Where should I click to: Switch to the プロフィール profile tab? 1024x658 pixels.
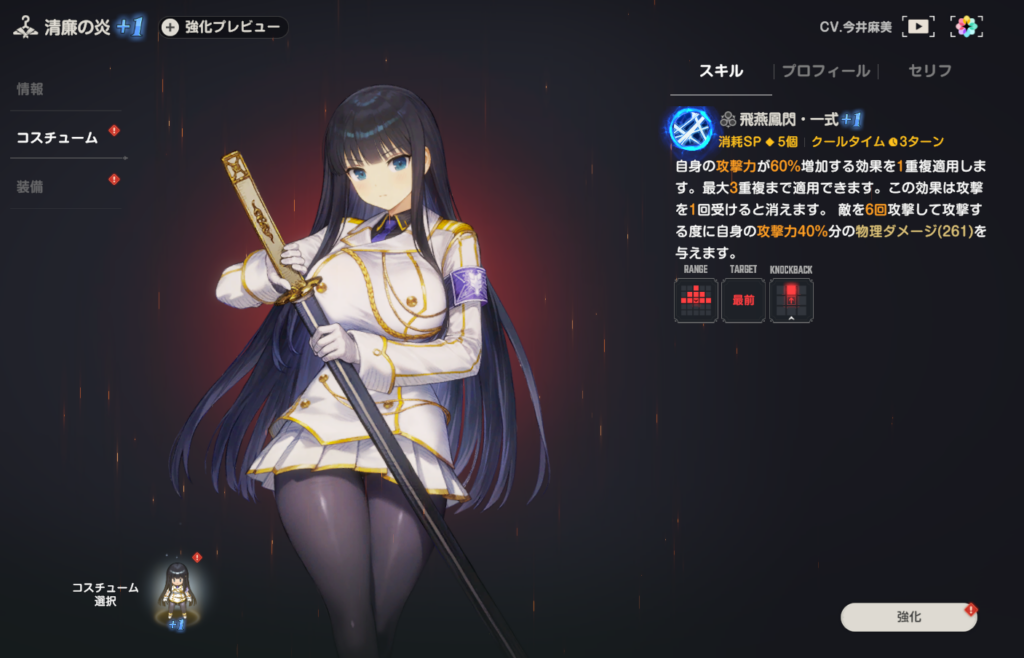point(825,71)
